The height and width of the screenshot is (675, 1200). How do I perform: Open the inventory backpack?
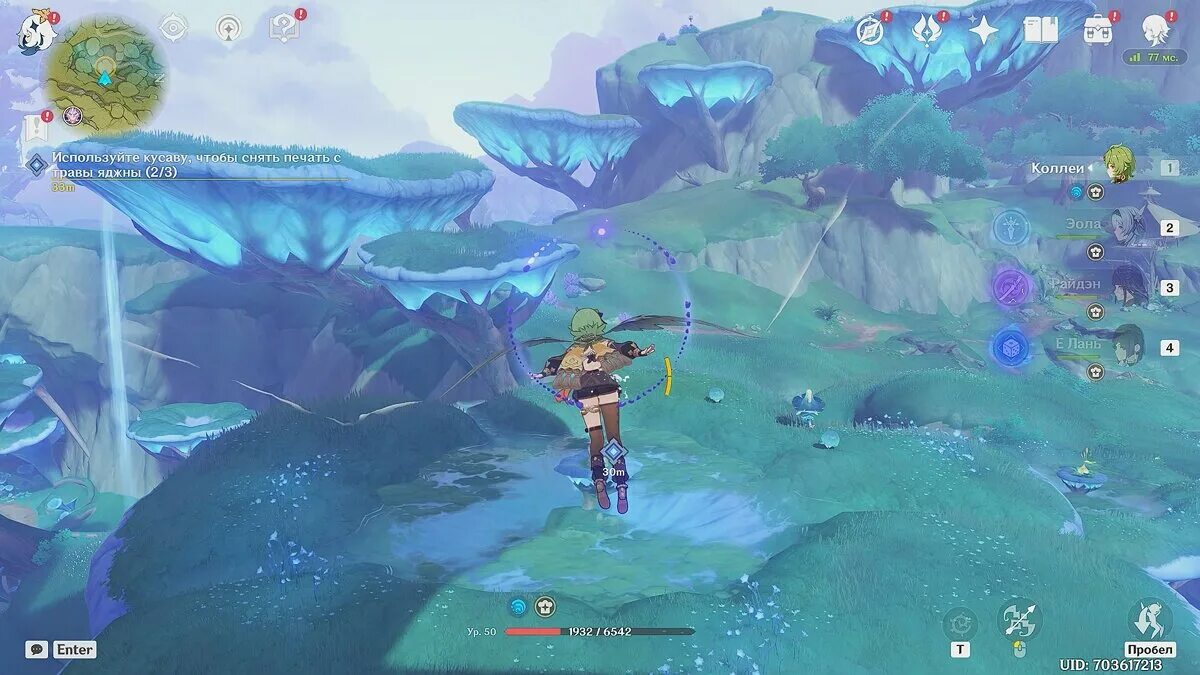click(1099, 29)
